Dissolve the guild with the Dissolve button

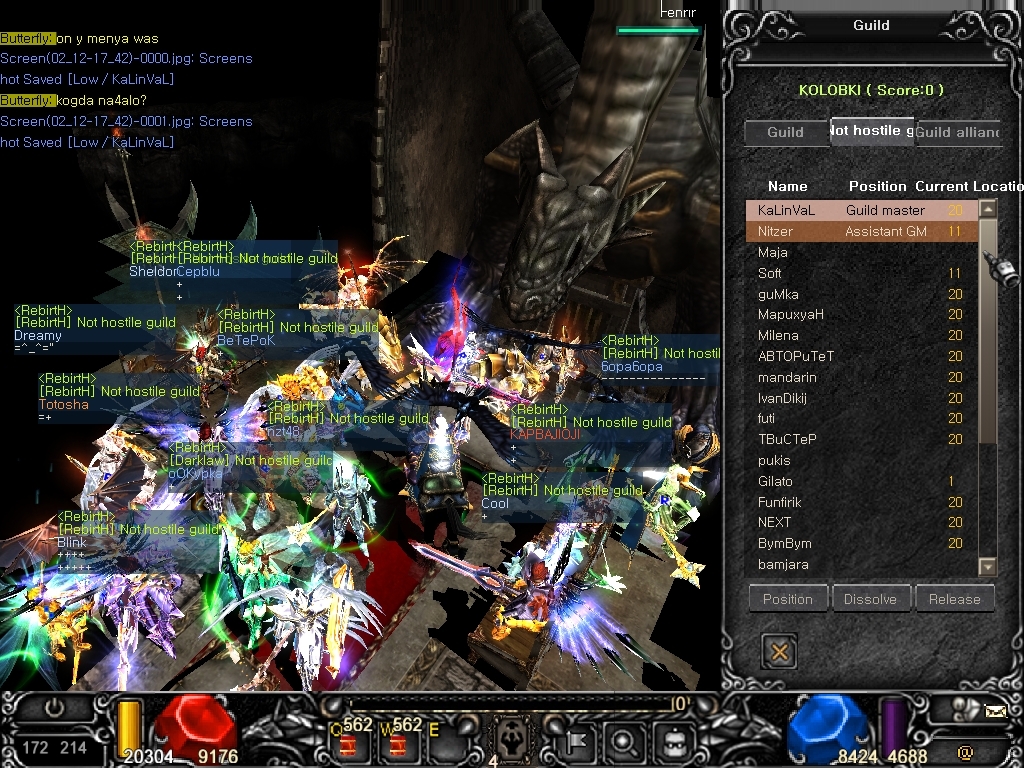click(x=870, y=599)
